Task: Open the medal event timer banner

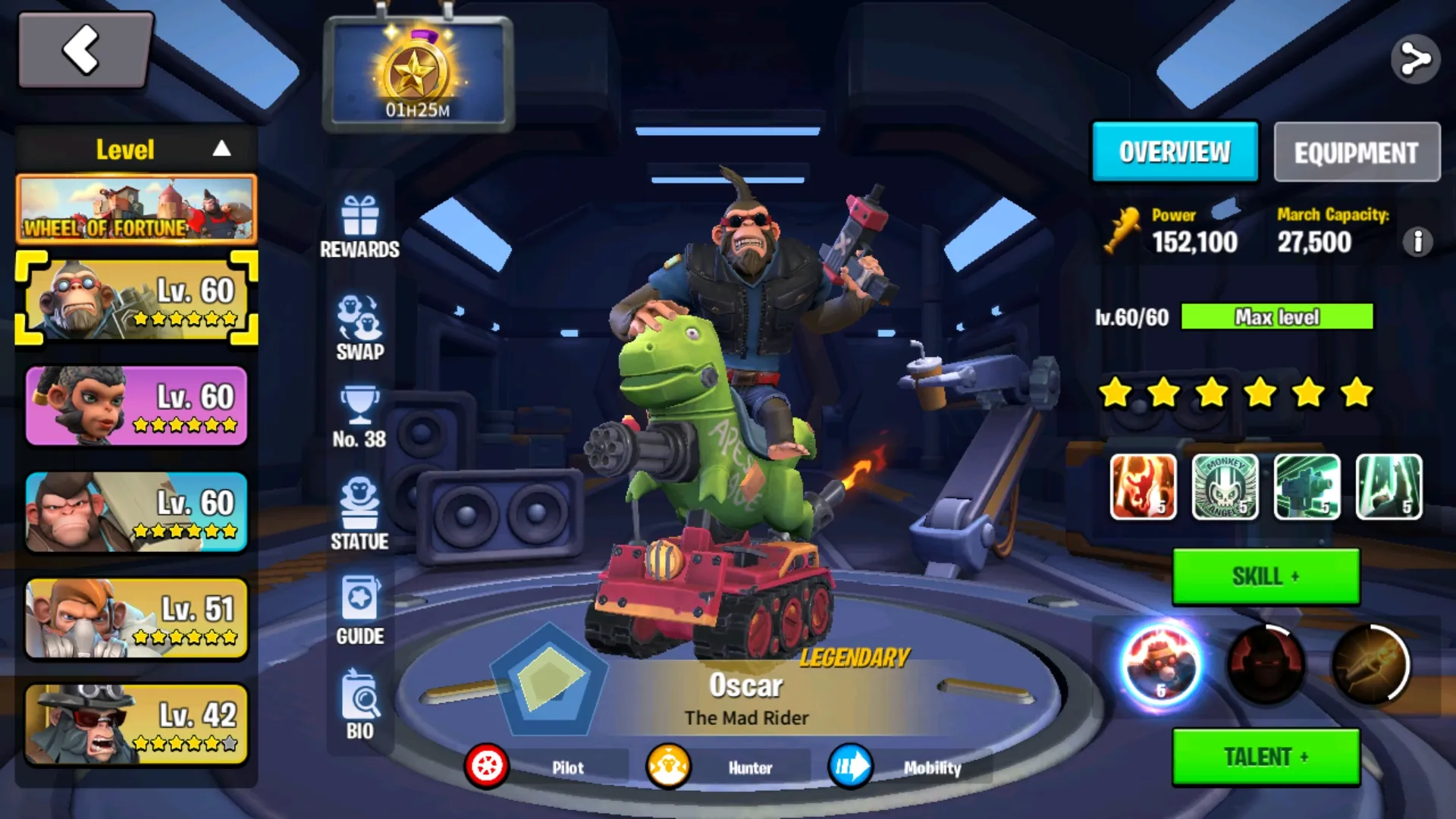Action: pos(418,74)
